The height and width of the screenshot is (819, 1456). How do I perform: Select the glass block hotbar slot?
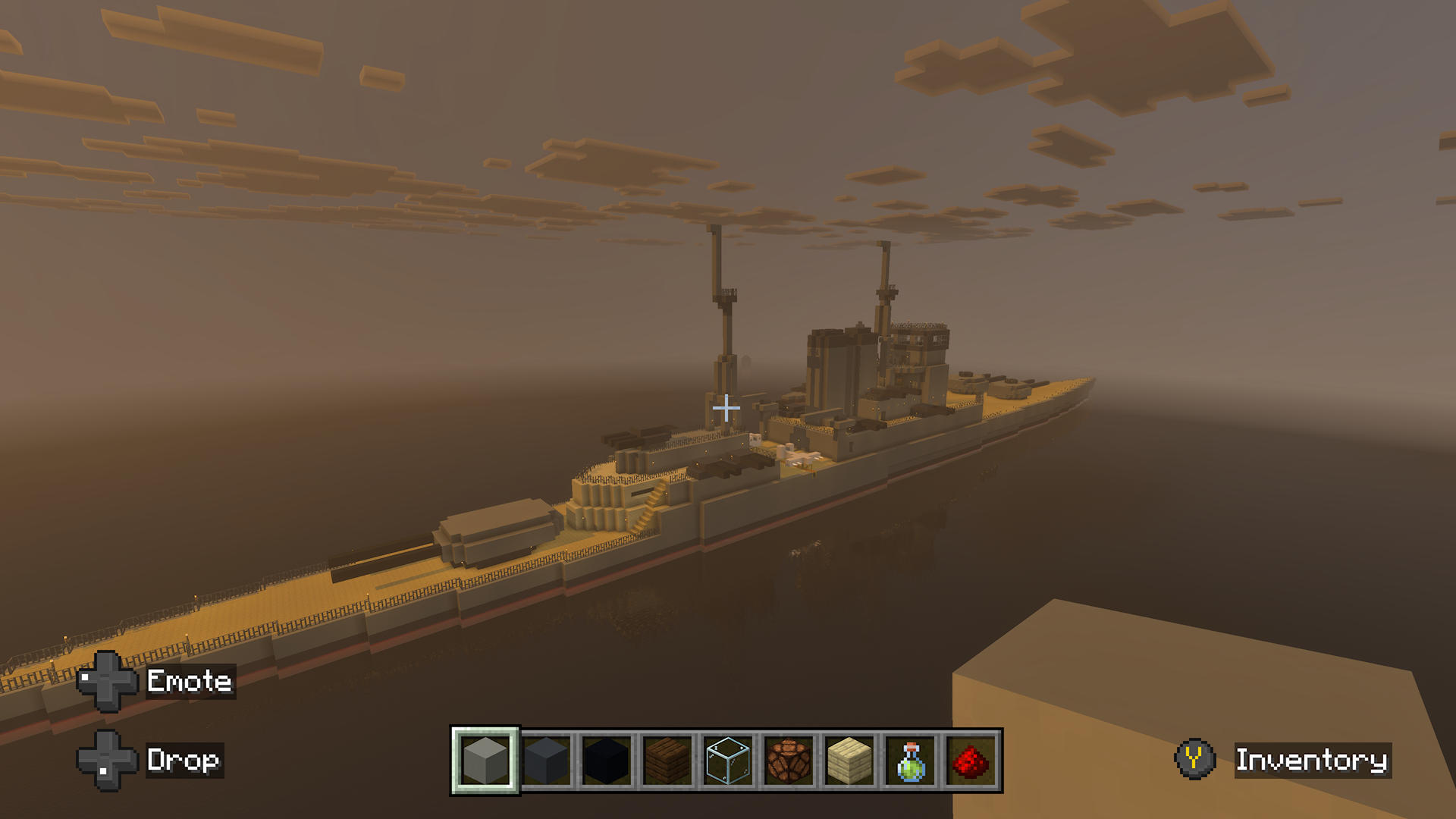point(728,760)
